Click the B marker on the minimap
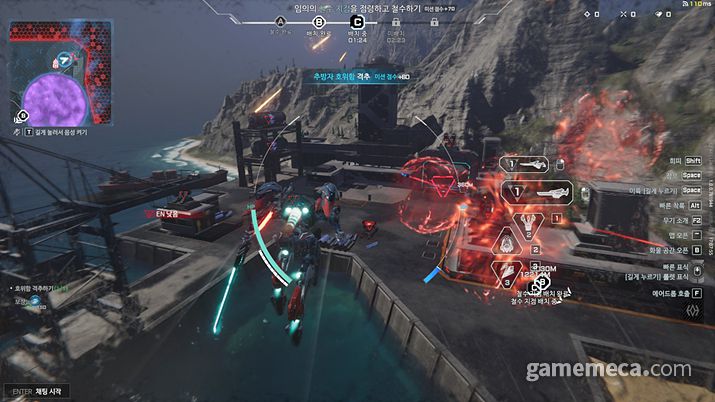Viewport: 715px width, 402px height. 23,115
